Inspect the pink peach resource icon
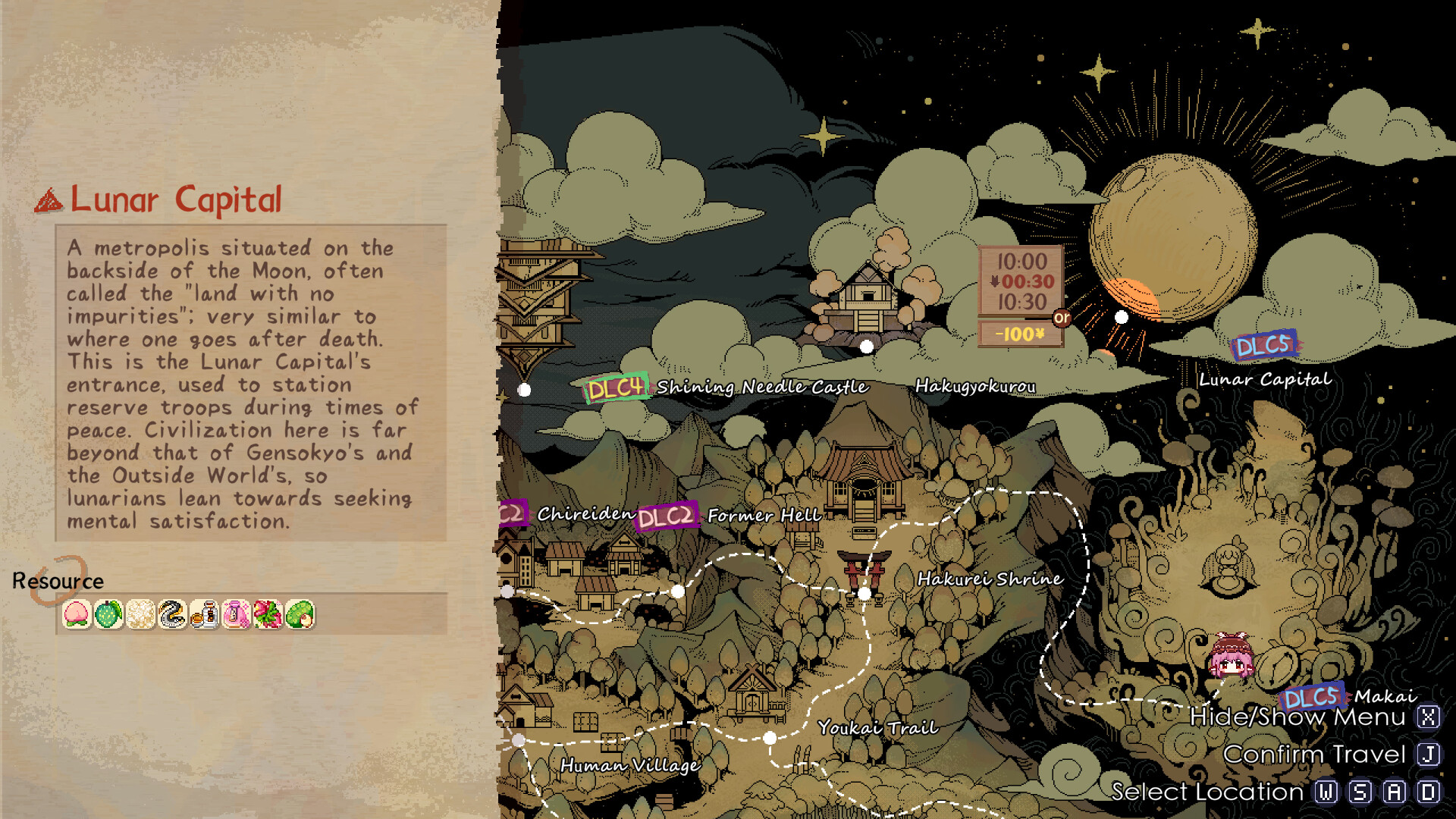Image resolution: width=1456 pixels, height=819 pixels. (x=77, y=614)
